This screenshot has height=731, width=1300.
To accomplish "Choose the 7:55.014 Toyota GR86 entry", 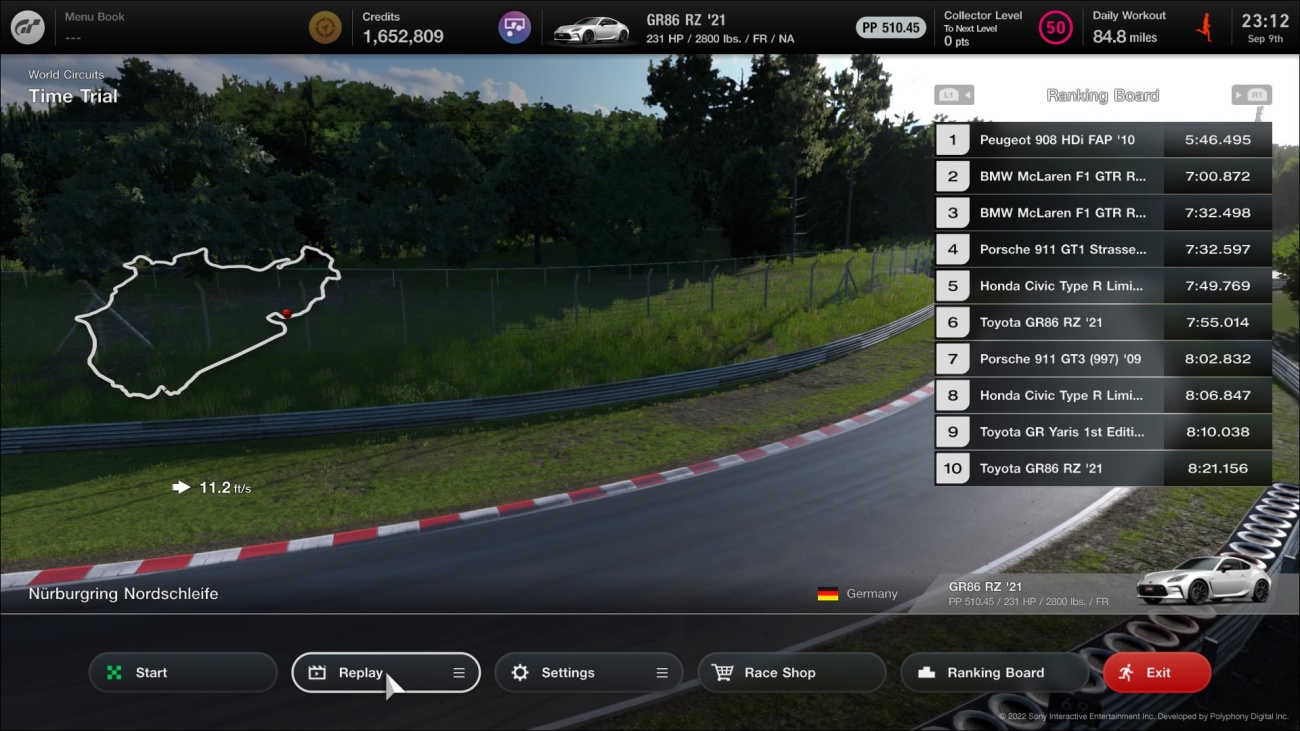I will pyautogui.click(x=1103, y=322).
